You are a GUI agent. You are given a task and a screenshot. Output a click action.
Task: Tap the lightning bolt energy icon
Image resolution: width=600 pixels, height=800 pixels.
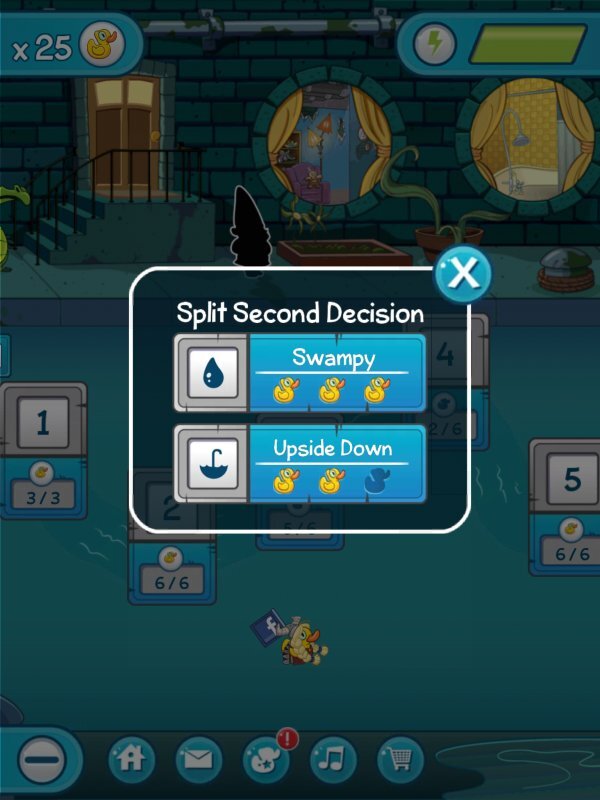[435, 44]
